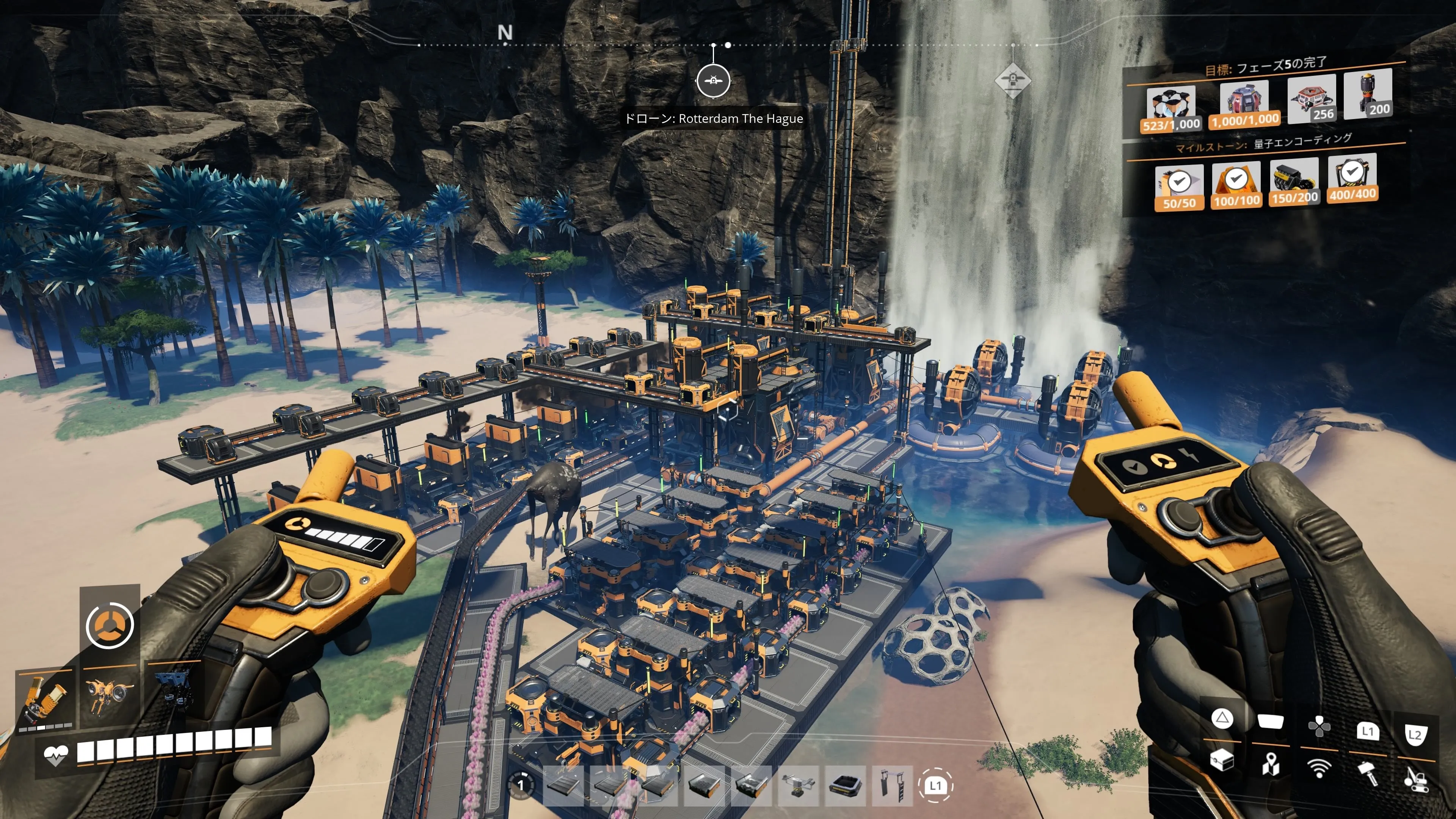Select the wireless signal icon
Viewport: 1456px width, 819px height.
pyautogui.click(x=1319, y=769)
